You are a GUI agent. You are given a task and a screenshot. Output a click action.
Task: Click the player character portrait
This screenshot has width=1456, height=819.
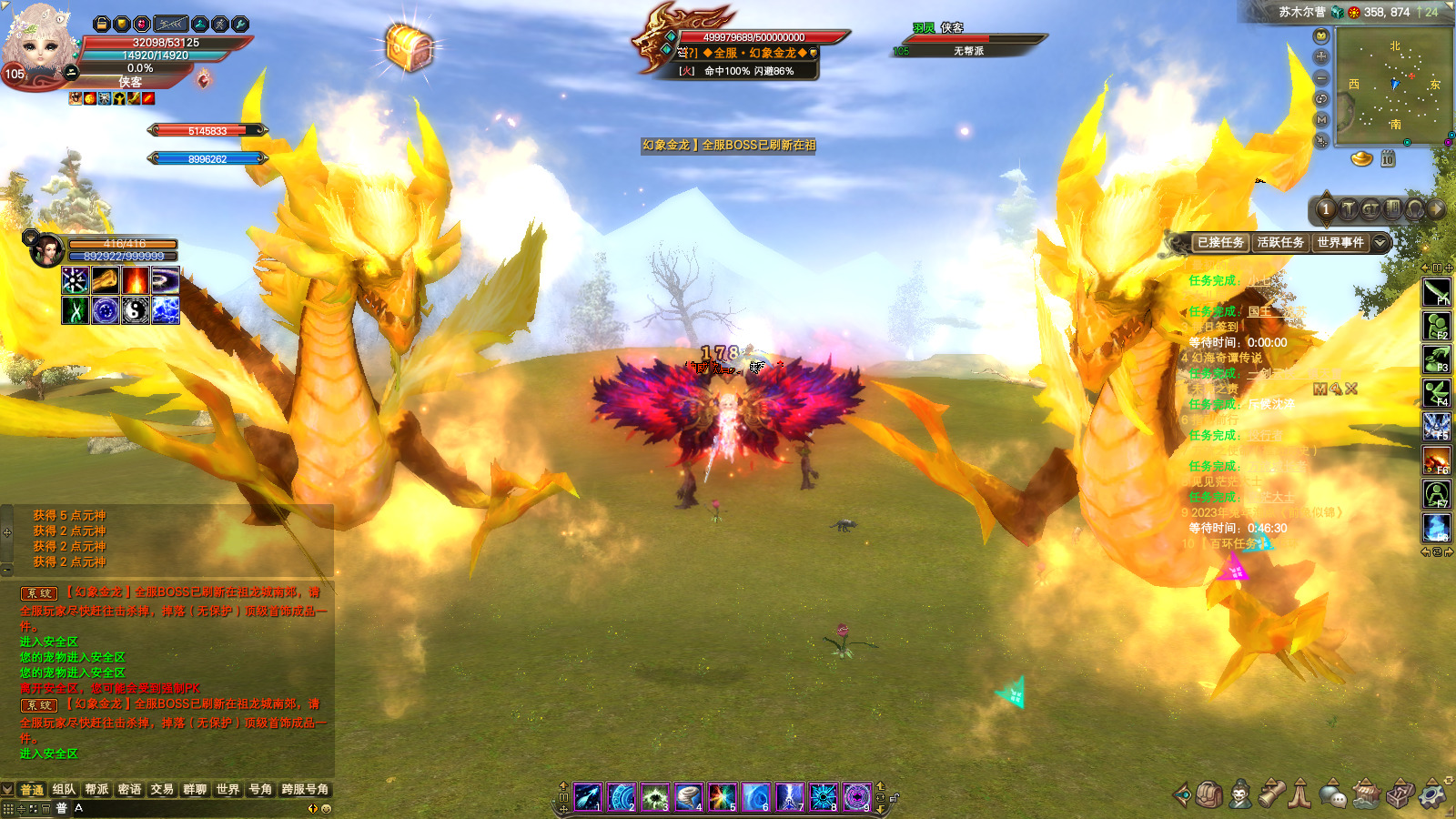38,44
